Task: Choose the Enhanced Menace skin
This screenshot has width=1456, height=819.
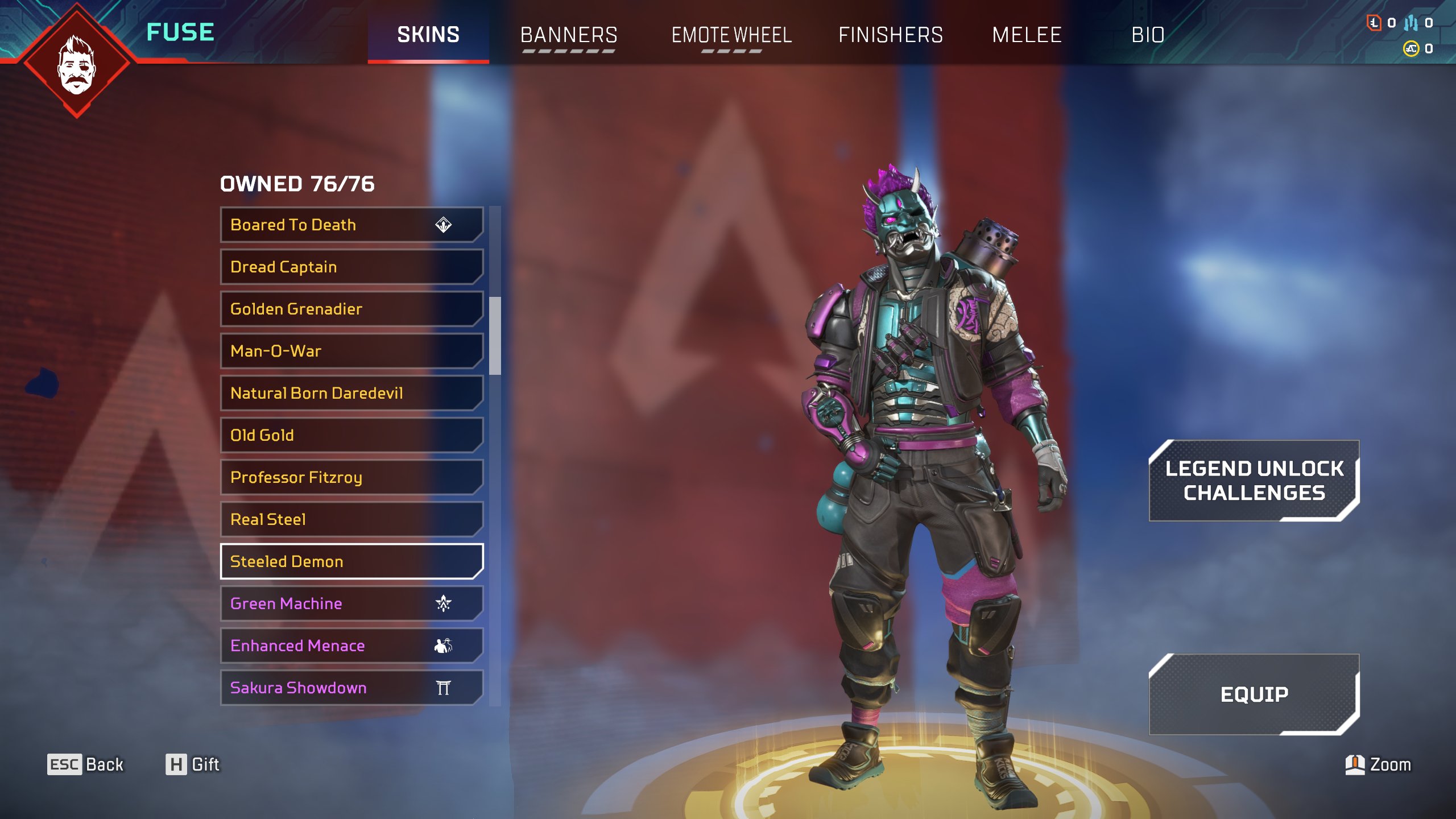Action: tap(351, 646)
